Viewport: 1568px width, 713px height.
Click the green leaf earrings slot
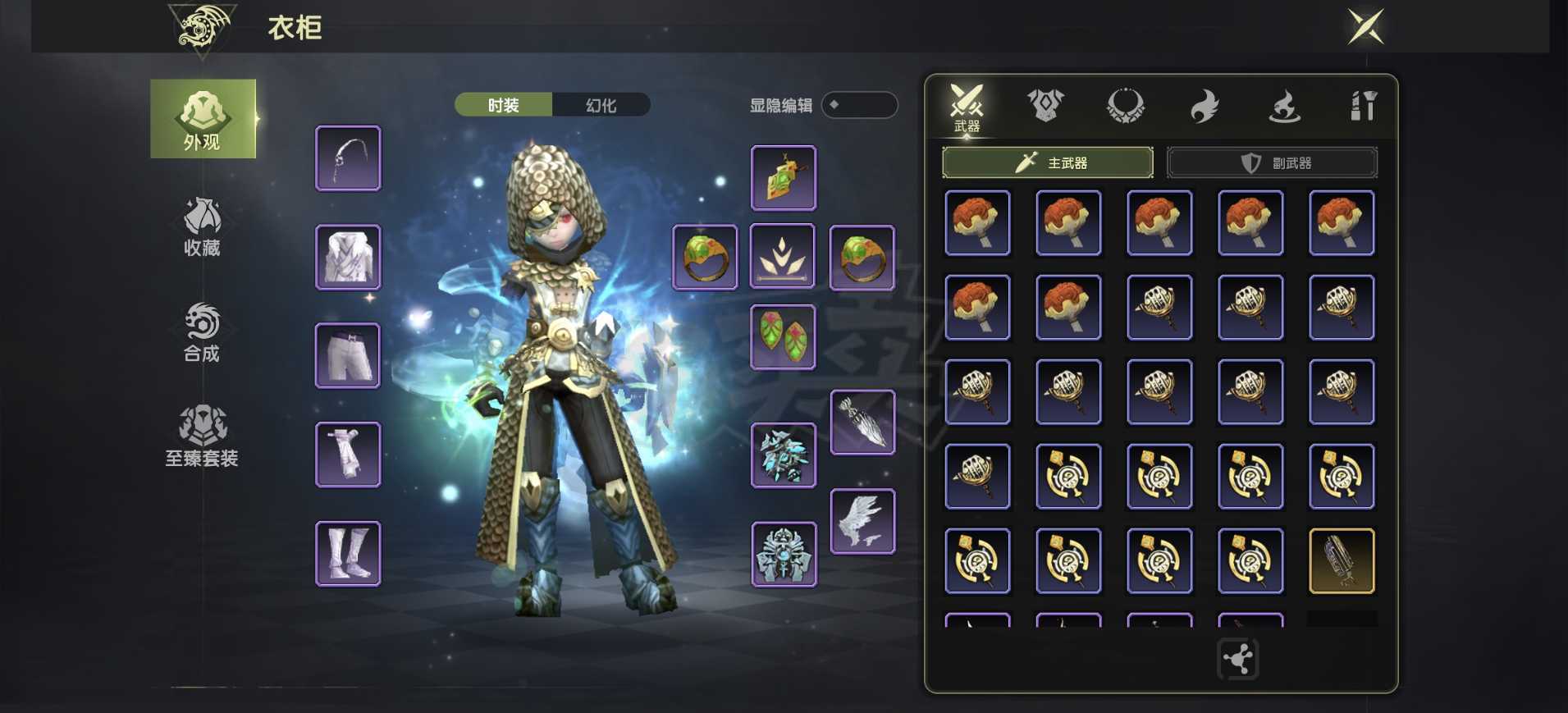783,336
